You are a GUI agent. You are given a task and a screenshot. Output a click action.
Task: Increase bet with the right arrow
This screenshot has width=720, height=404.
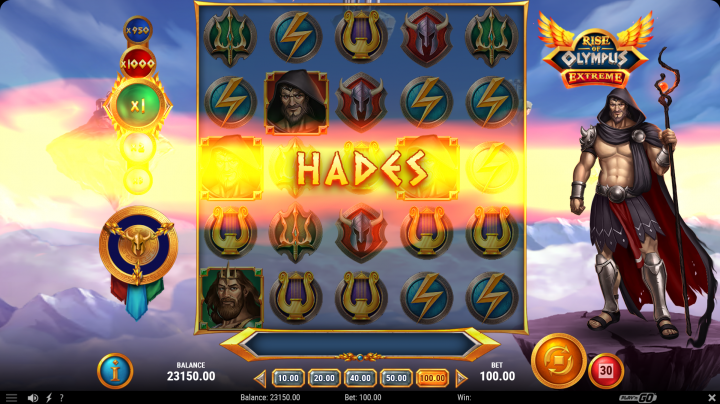[461, 378]
